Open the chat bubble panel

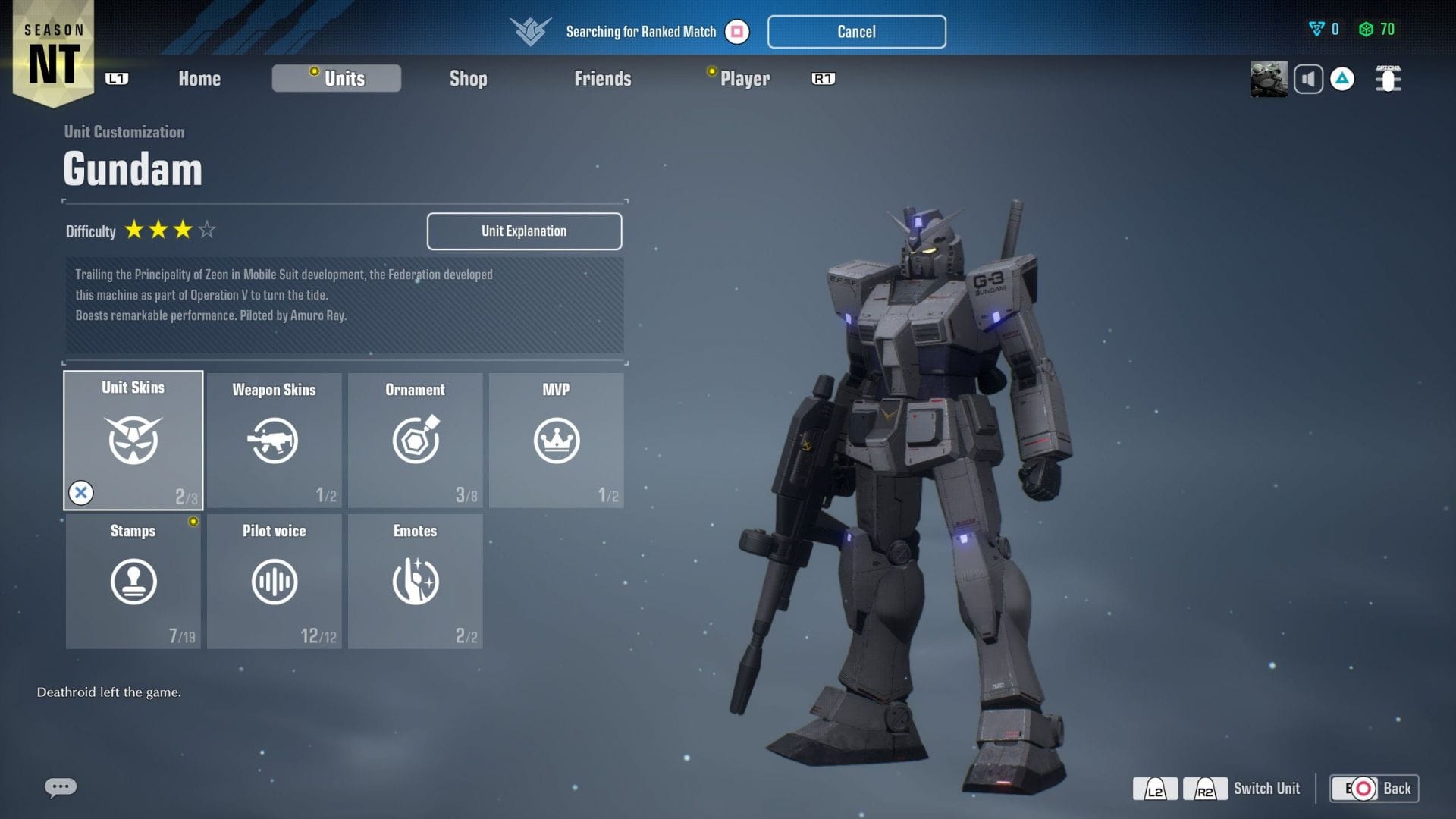pos(59,787)
